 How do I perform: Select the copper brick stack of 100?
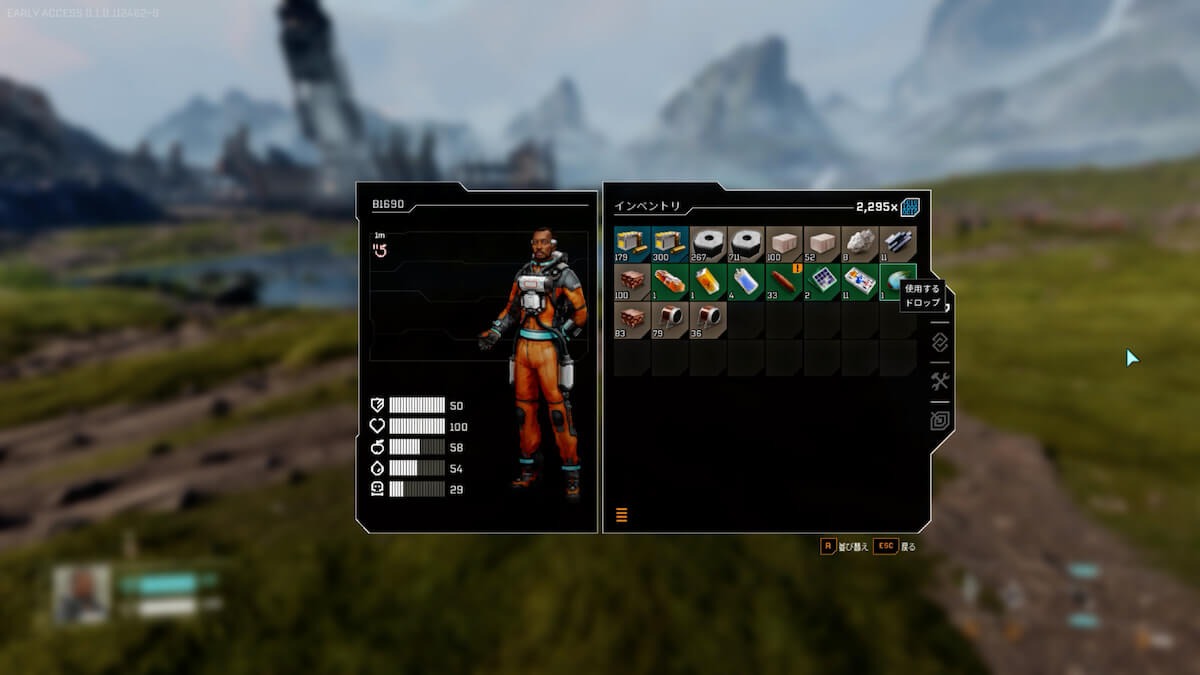[x=632, y=282]
